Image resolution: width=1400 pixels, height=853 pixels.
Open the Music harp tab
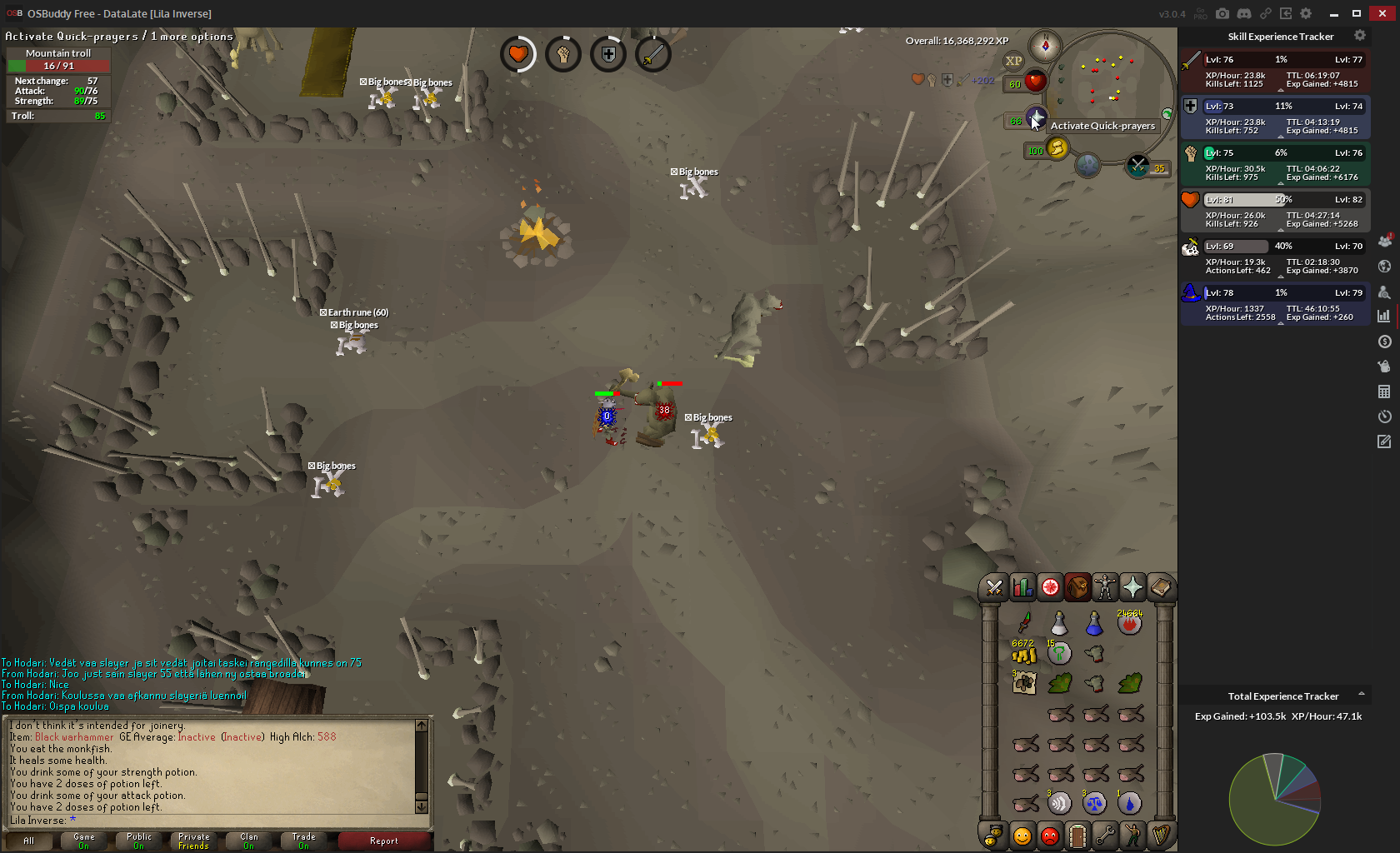click(x=1160, y=835)
